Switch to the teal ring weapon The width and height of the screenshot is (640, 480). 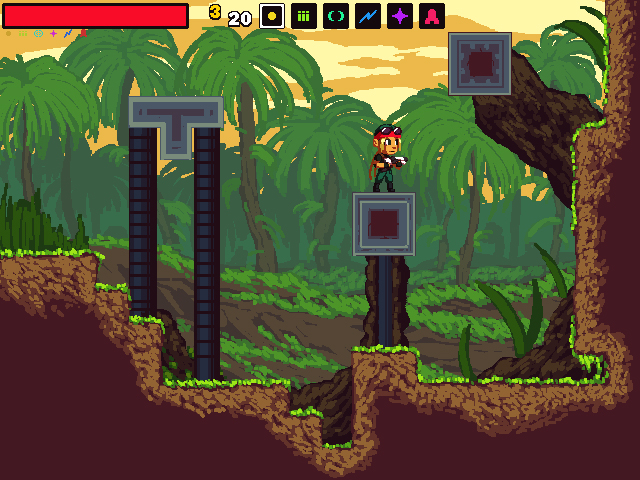point(336,16)
